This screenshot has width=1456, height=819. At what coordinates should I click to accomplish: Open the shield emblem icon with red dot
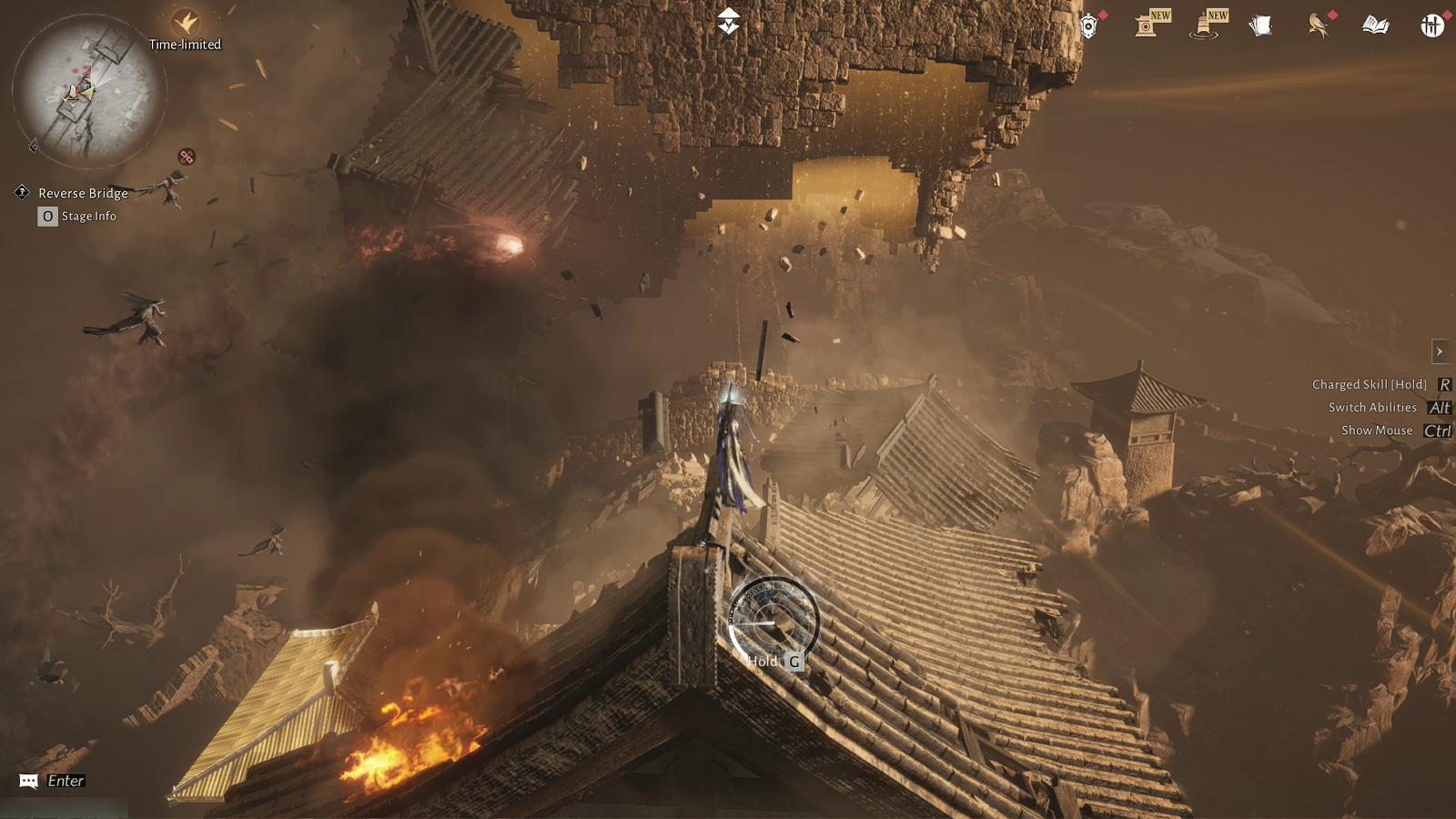pyautogui.click(x=1088, y=26)
